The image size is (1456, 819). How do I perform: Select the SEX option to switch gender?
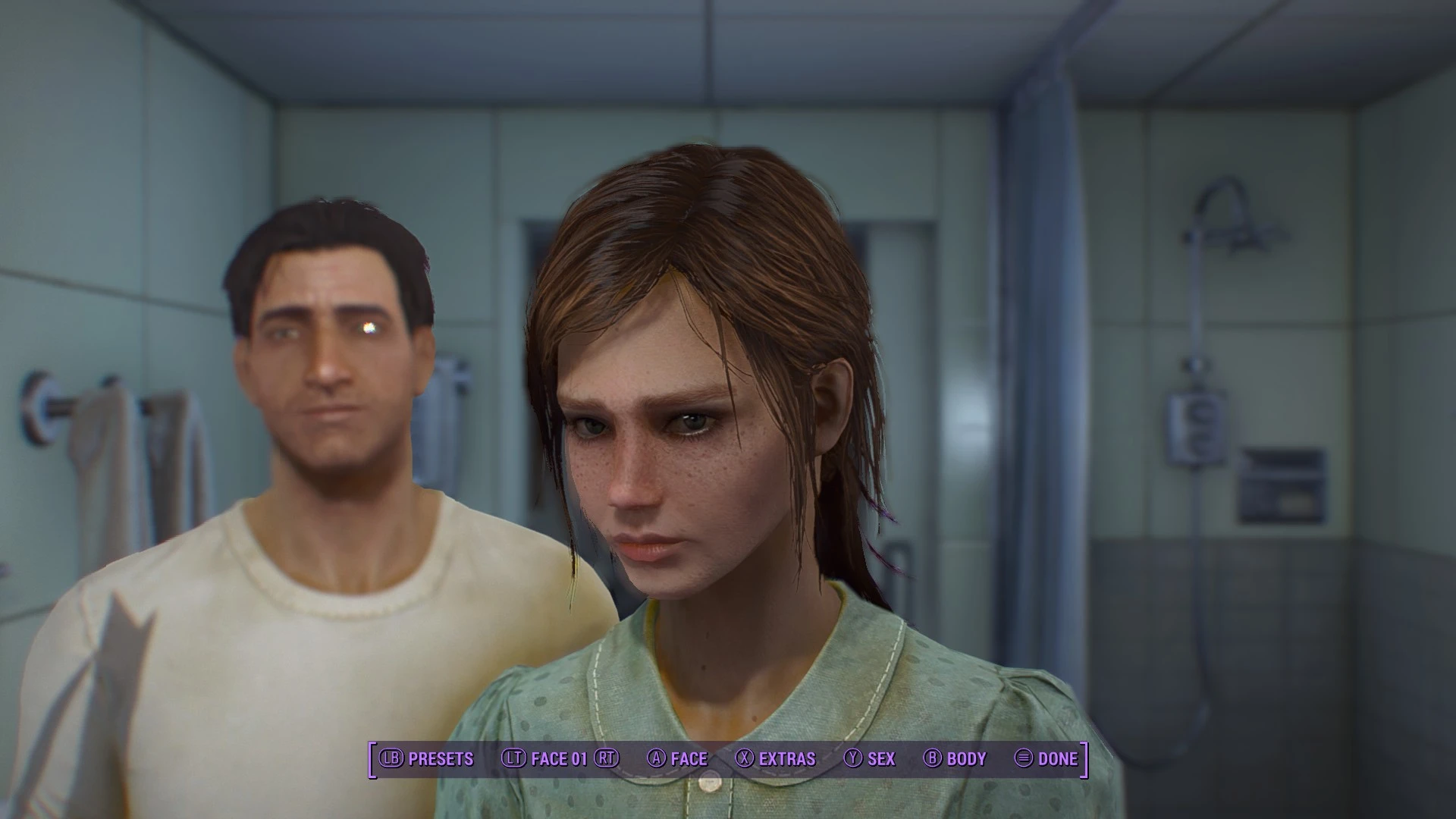pos(880,758)
